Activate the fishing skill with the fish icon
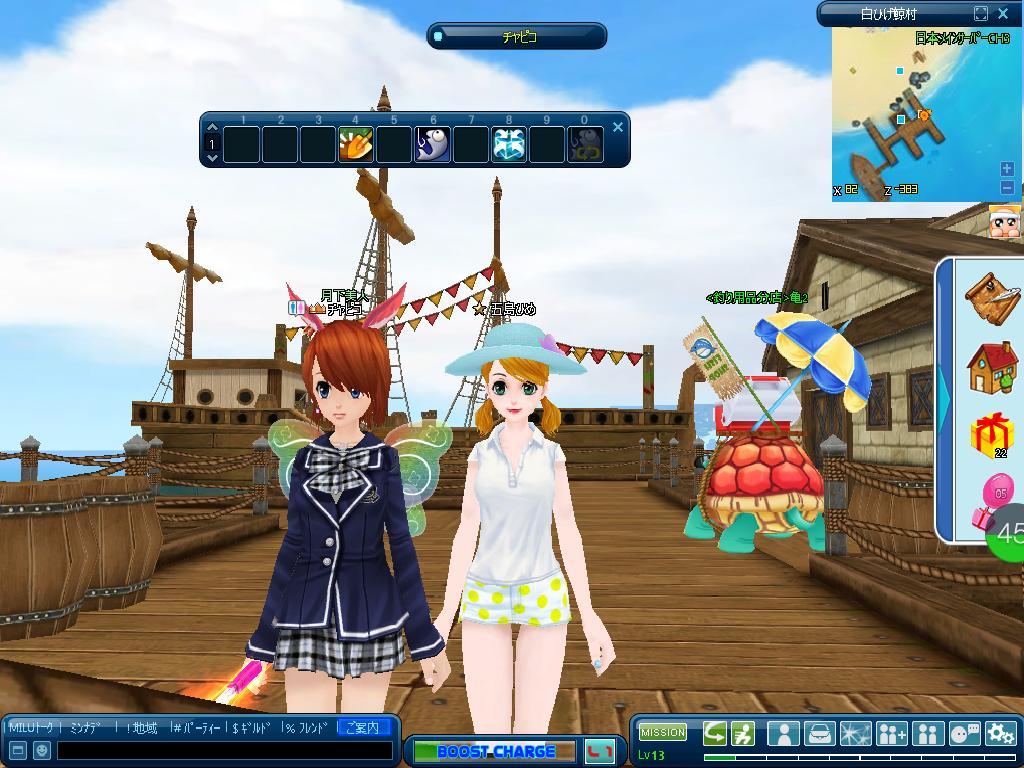1024x768 pixels. (432, 145)
